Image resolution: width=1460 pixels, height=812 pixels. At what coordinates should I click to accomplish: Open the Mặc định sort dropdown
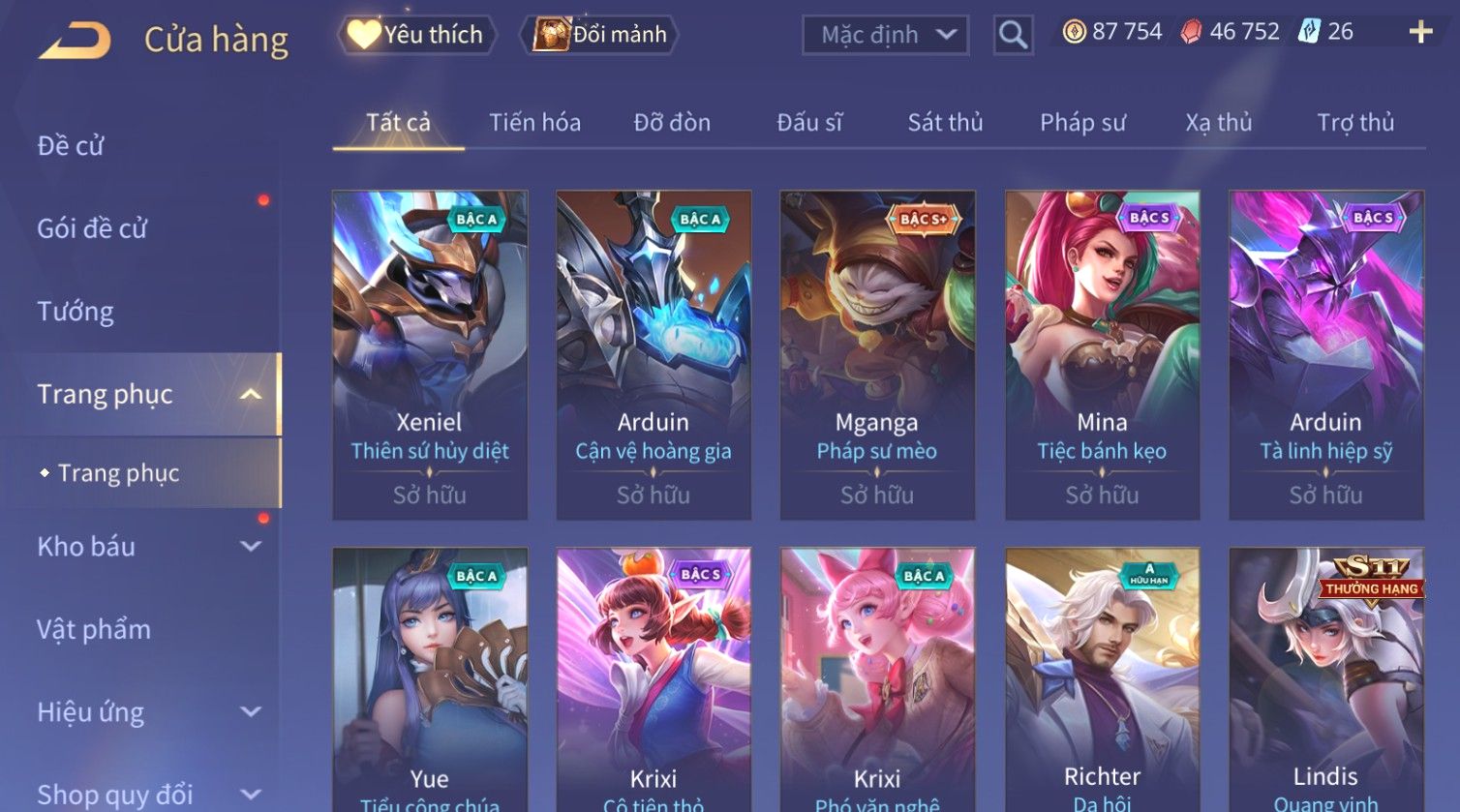pyautogui.click(x=885, y=36)
